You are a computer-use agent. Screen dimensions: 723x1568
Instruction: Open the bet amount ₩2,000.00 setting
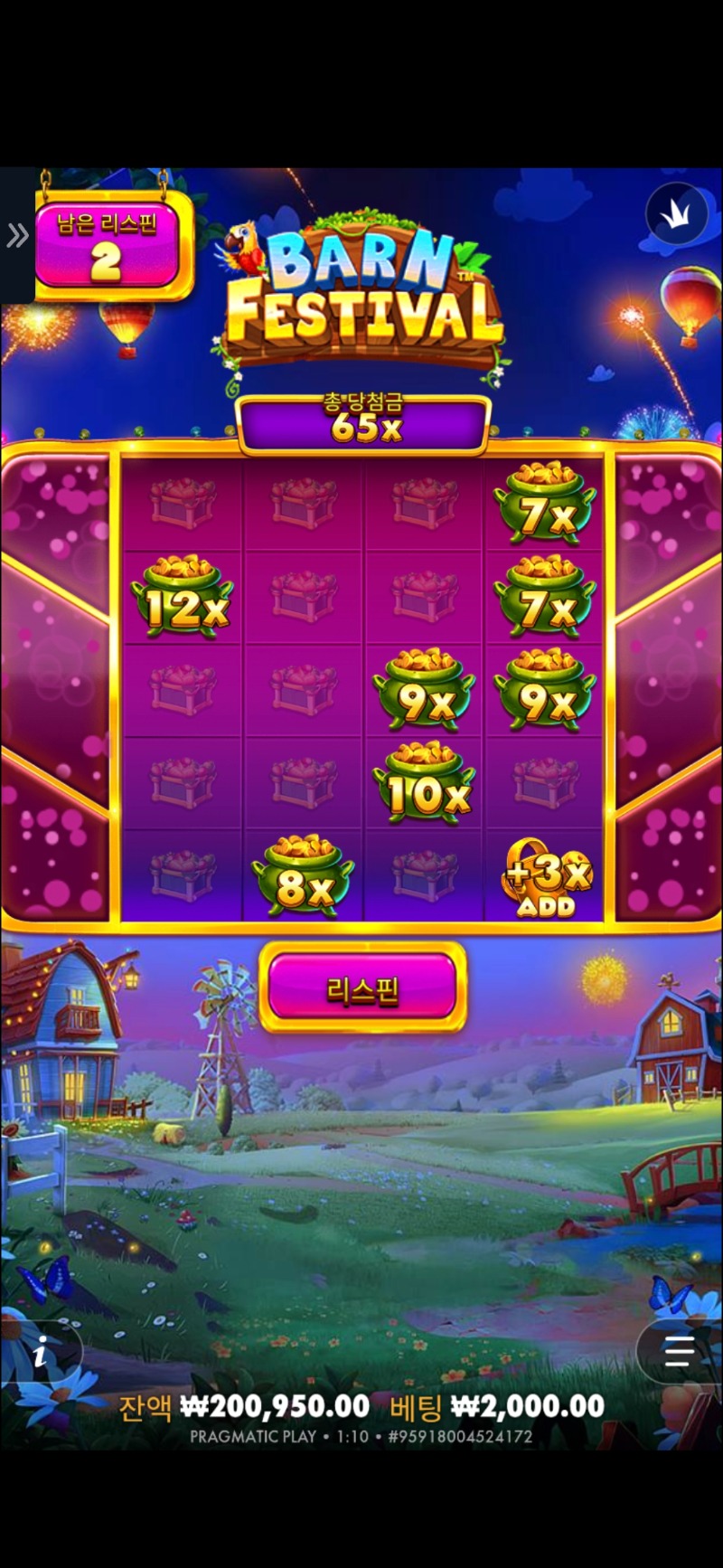coord(527,1406)
